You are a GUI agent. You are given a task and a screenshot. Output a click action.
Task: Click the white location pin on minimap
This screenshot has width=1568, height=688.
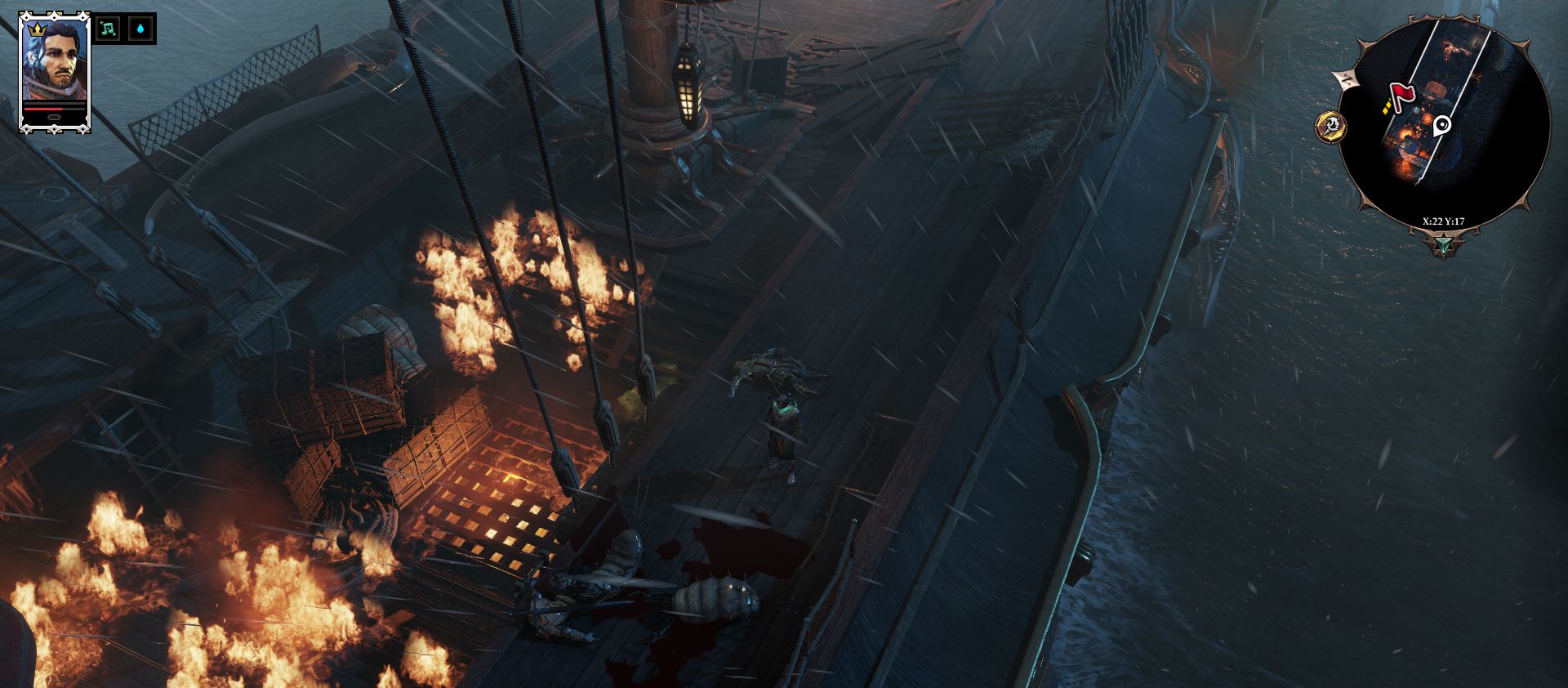pos(1442,125)
